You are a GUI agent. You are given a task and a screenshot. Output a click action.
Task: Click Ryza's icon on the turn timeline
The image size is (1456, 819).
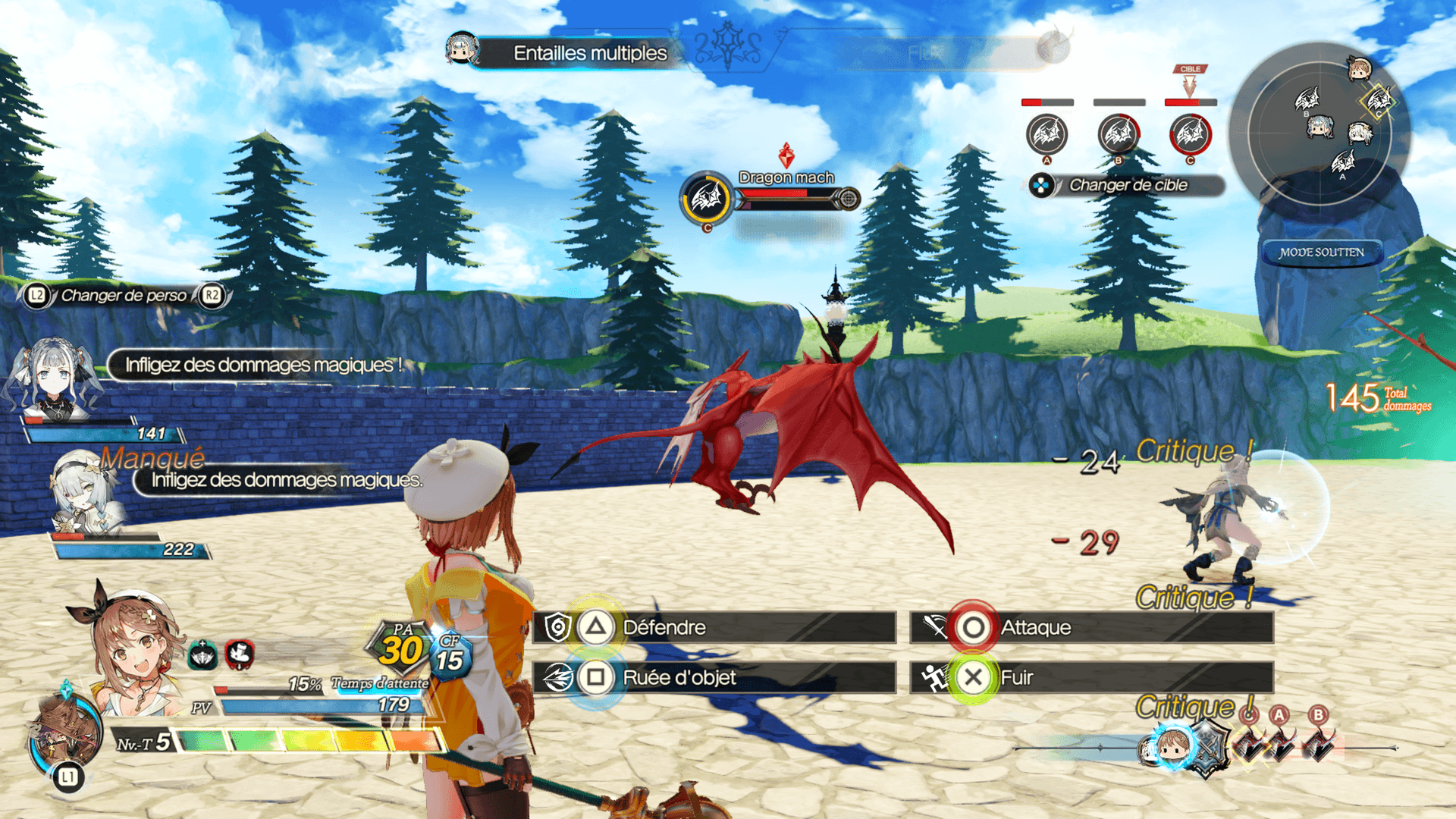pyautogui.click(x=1172, y=747)
